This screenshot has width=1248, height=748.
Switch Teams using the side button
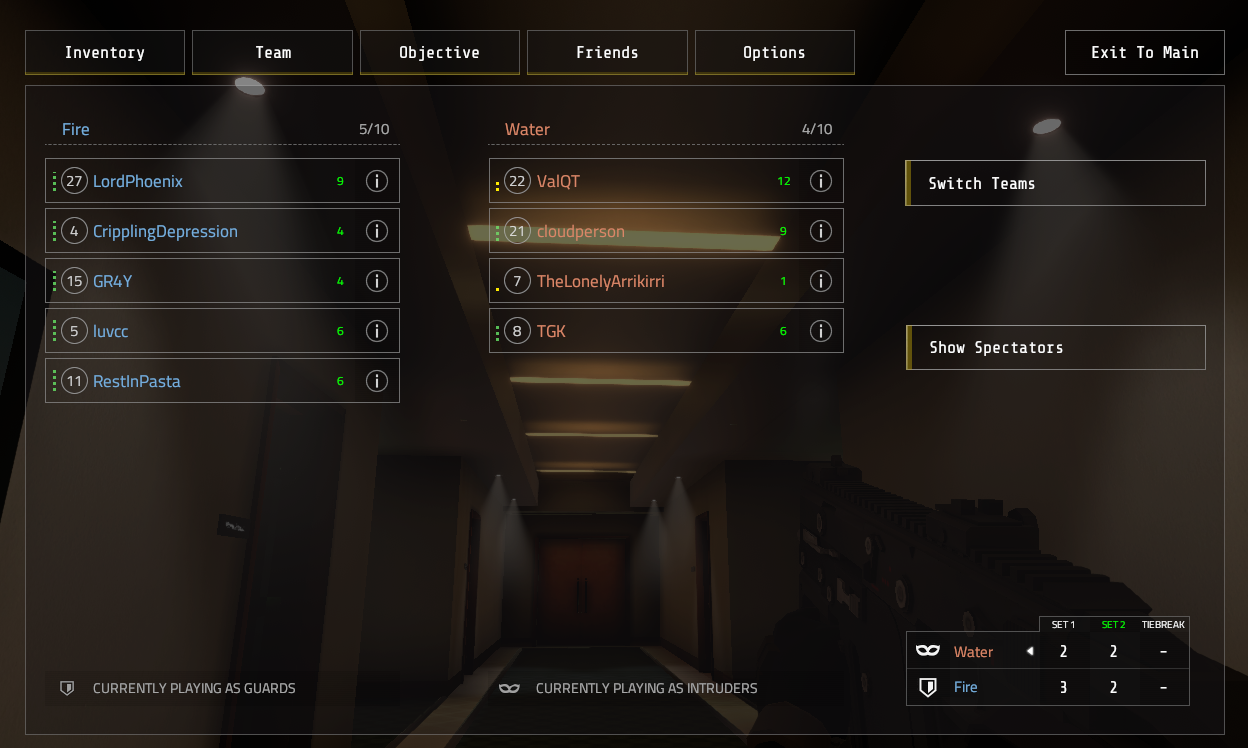[x=1055, y=184]
